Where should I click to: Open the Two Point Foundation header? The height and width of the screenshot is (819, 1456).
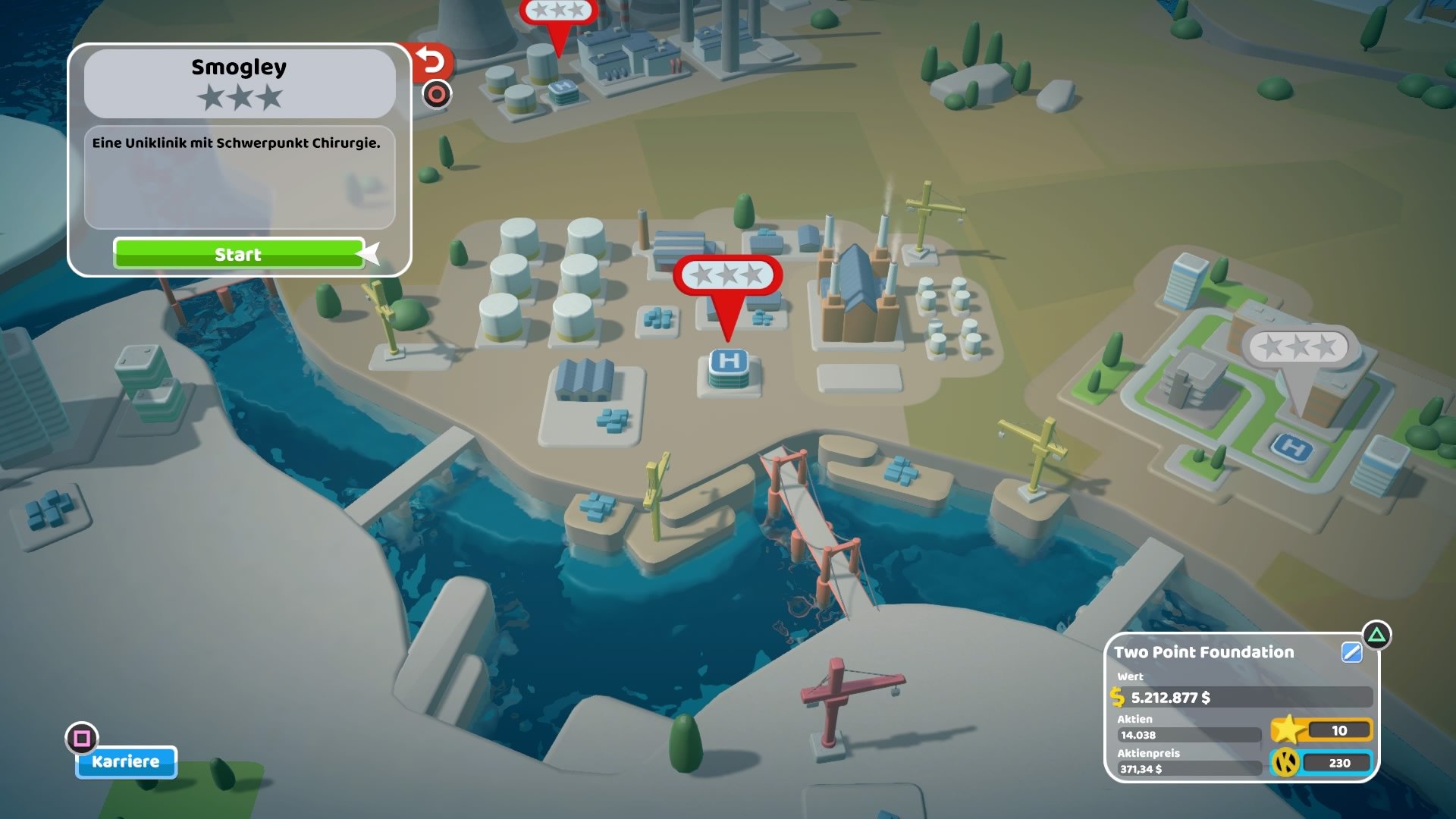click(1203, 652)
